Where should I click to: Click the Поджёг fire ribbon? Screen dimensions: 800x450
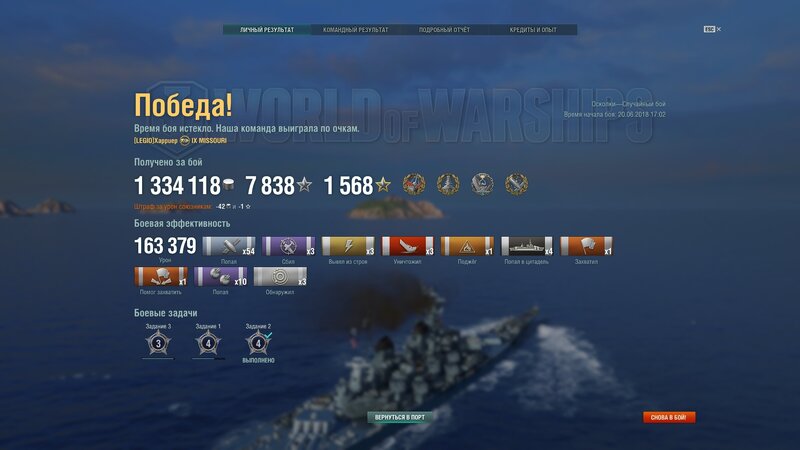(x=468, y=246)
